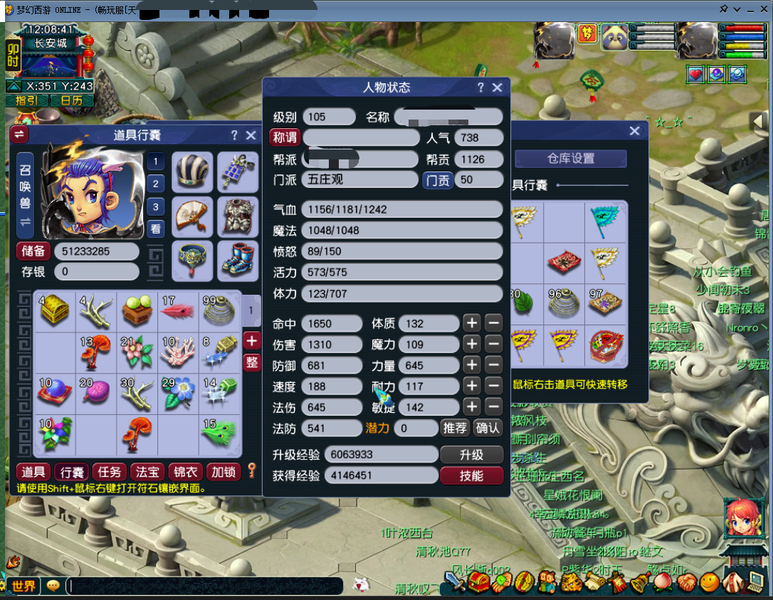Open the 日历 calendar
This screenshot has height=600, width=773.
click(71, 100)
